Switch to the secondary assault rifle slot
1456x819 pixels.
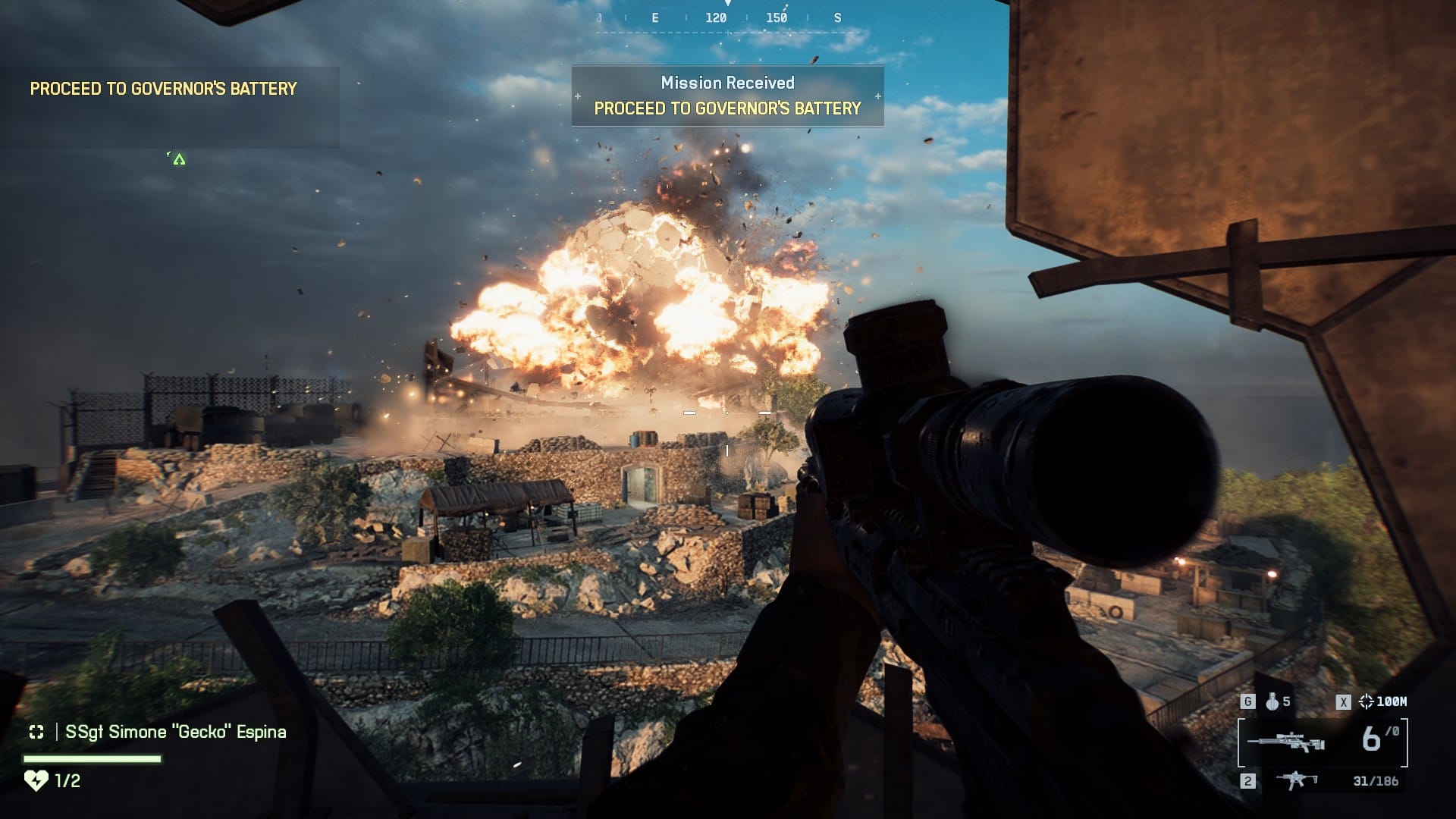point(1296,780)
